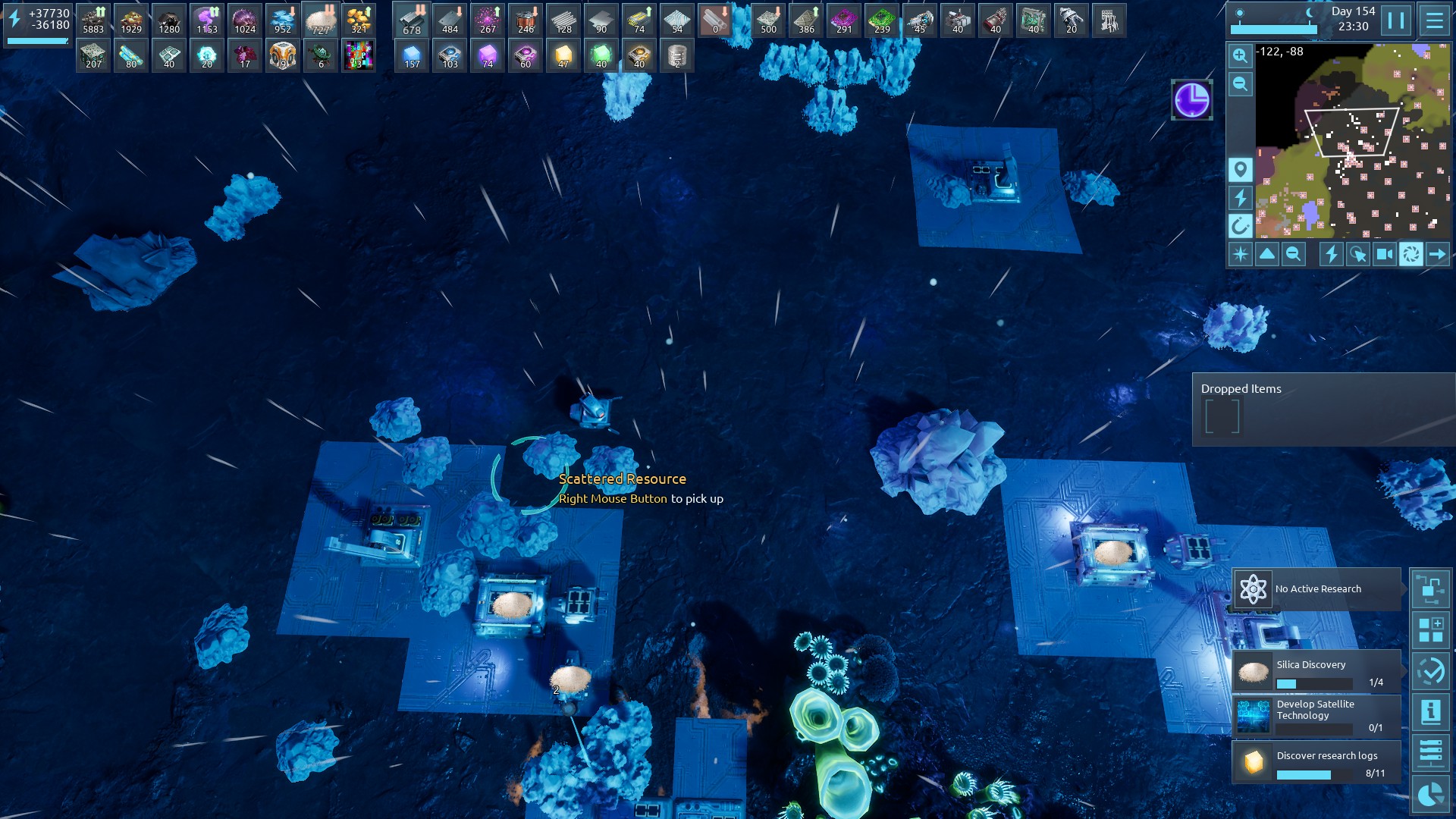Open the server rack network button
Screen dimensions: 1456x819
(x=1430, y=753)
